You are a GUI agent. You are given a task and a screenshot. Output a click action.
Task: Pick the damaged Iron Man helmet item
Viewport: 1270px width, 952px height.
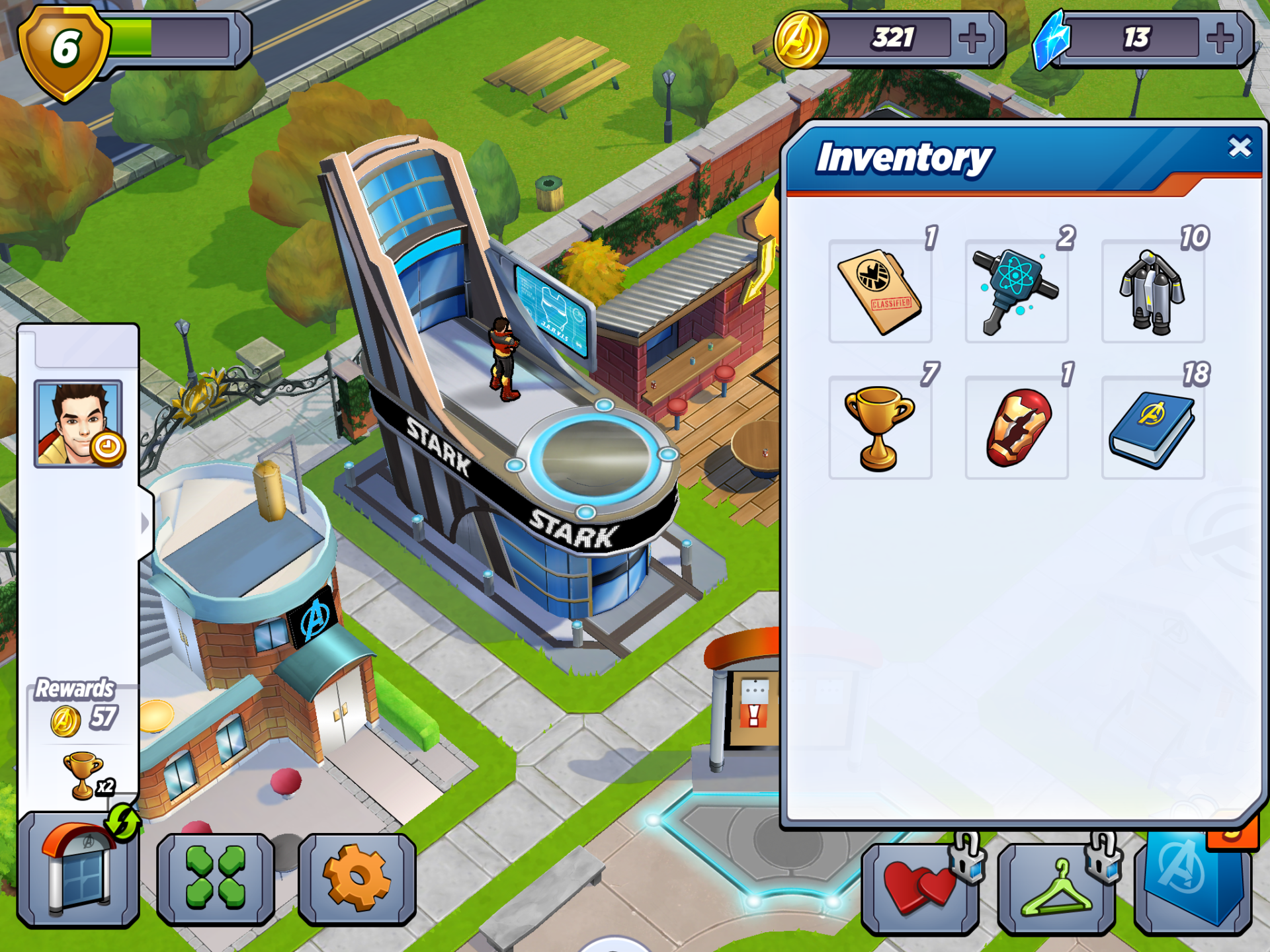pyautogui.click(x=1016, y=428)
